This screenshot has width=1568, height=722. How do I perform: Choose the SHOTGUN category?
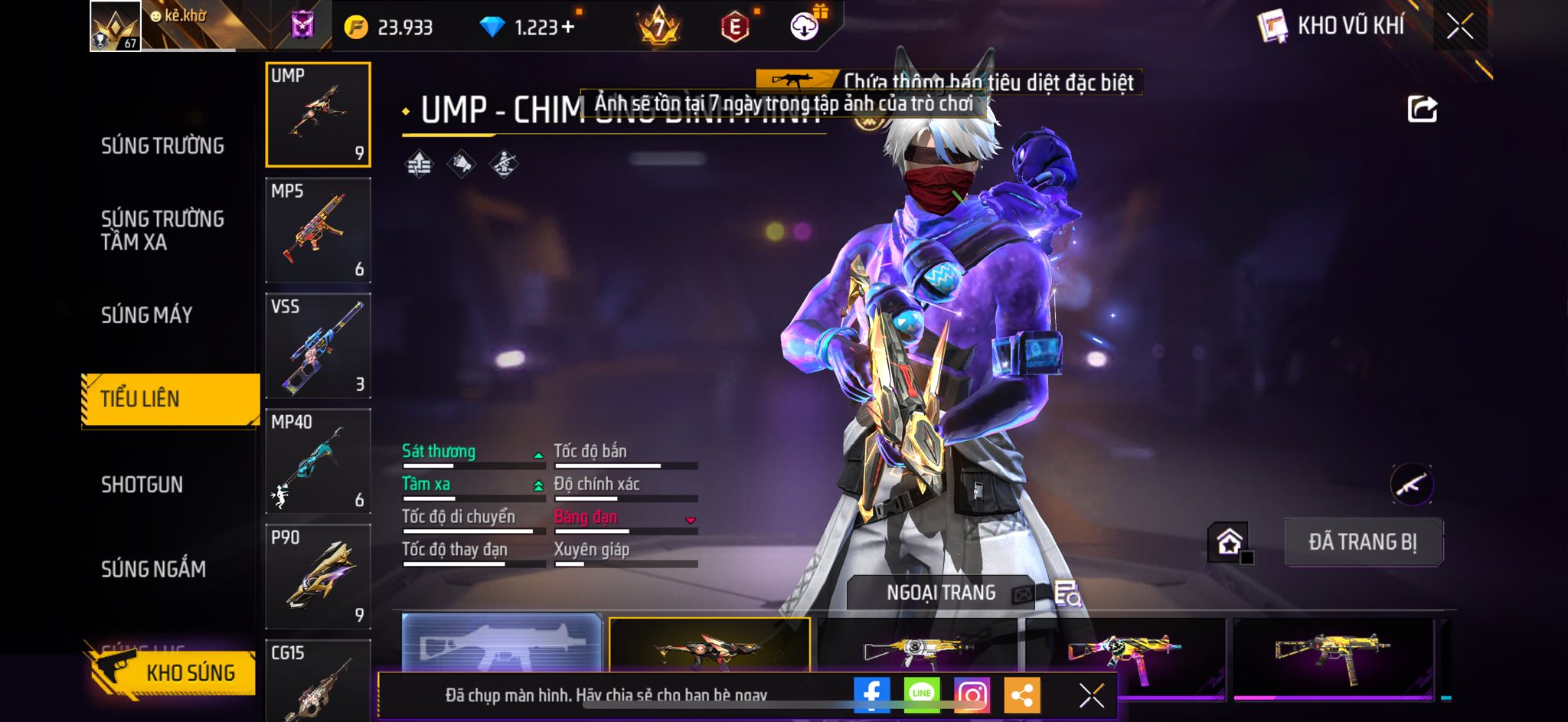142,485
